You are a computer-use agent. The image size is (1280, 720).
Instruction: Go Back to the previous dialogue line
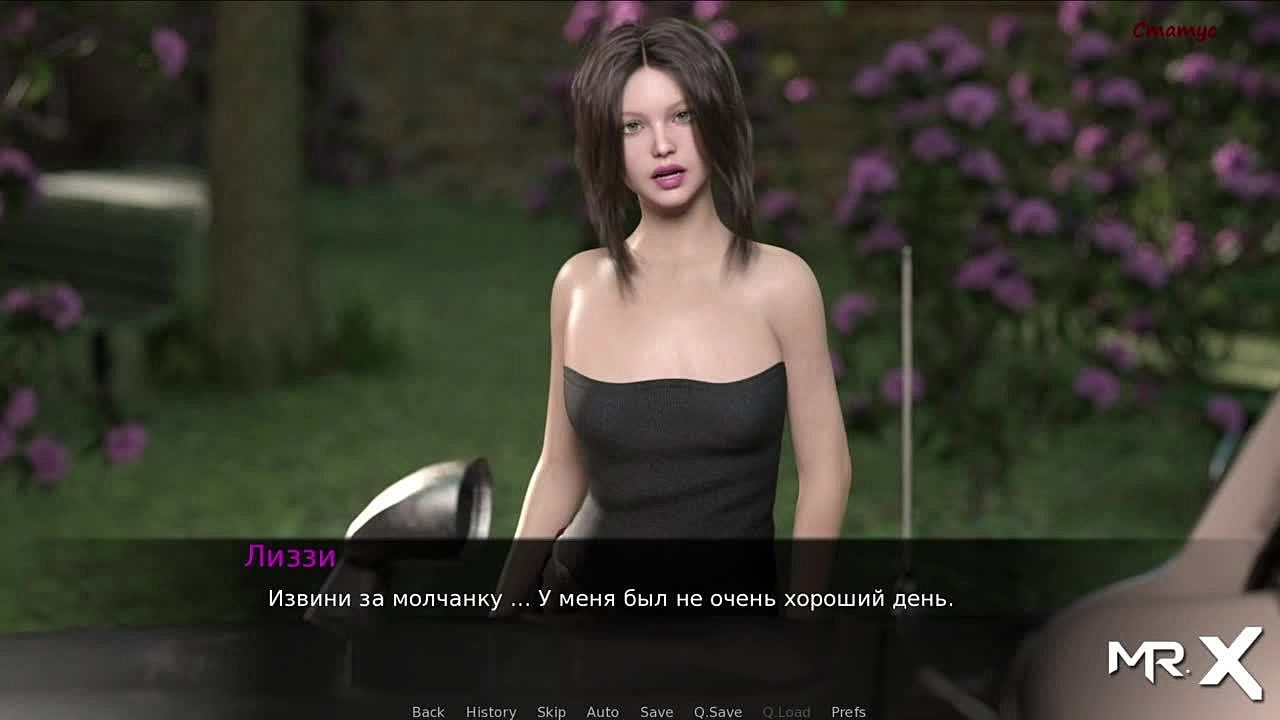pos(428,712)
